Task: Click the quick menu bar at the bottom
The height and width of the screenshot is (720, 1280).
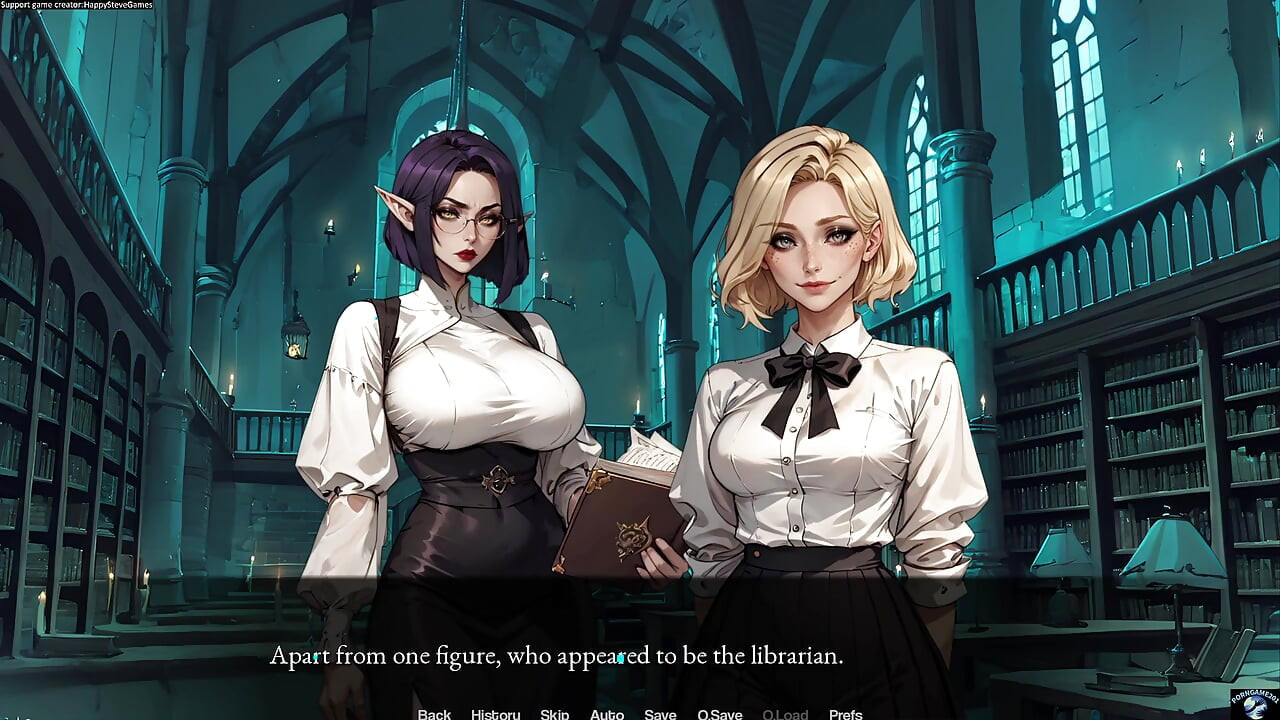Action: click(x=640, y=714)
